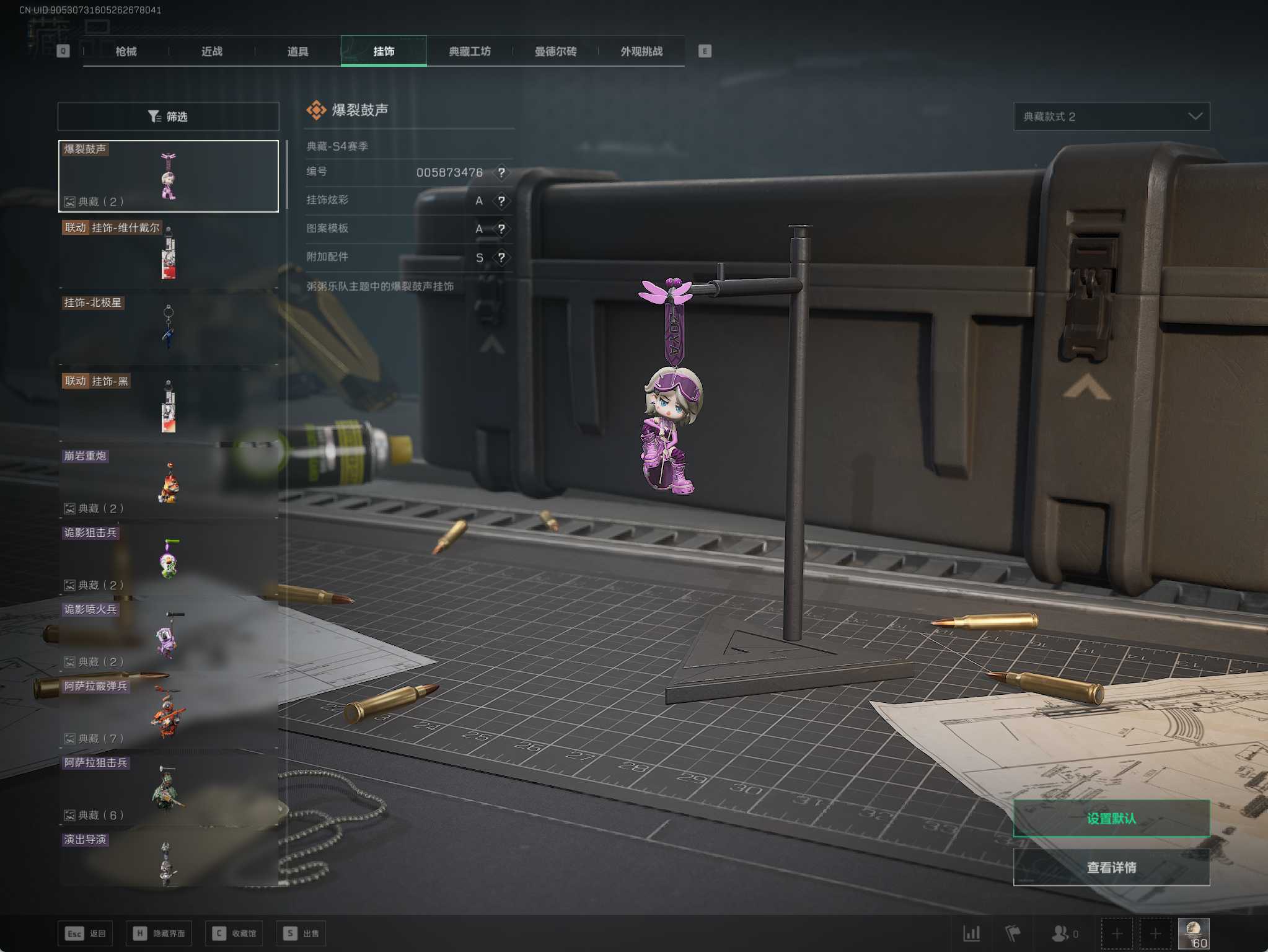
Task: Click the 返回 back button
Action: pos(86,933)
